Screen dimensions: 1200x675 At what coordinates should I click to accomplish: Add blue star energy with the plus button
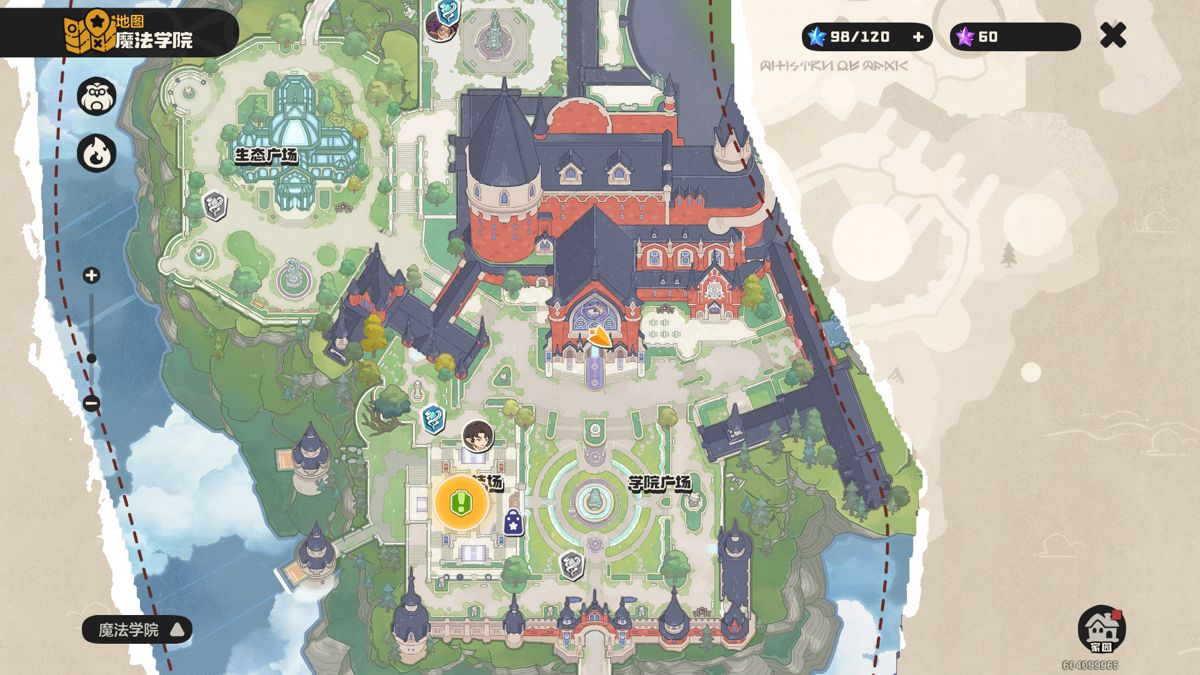[918, 37]
